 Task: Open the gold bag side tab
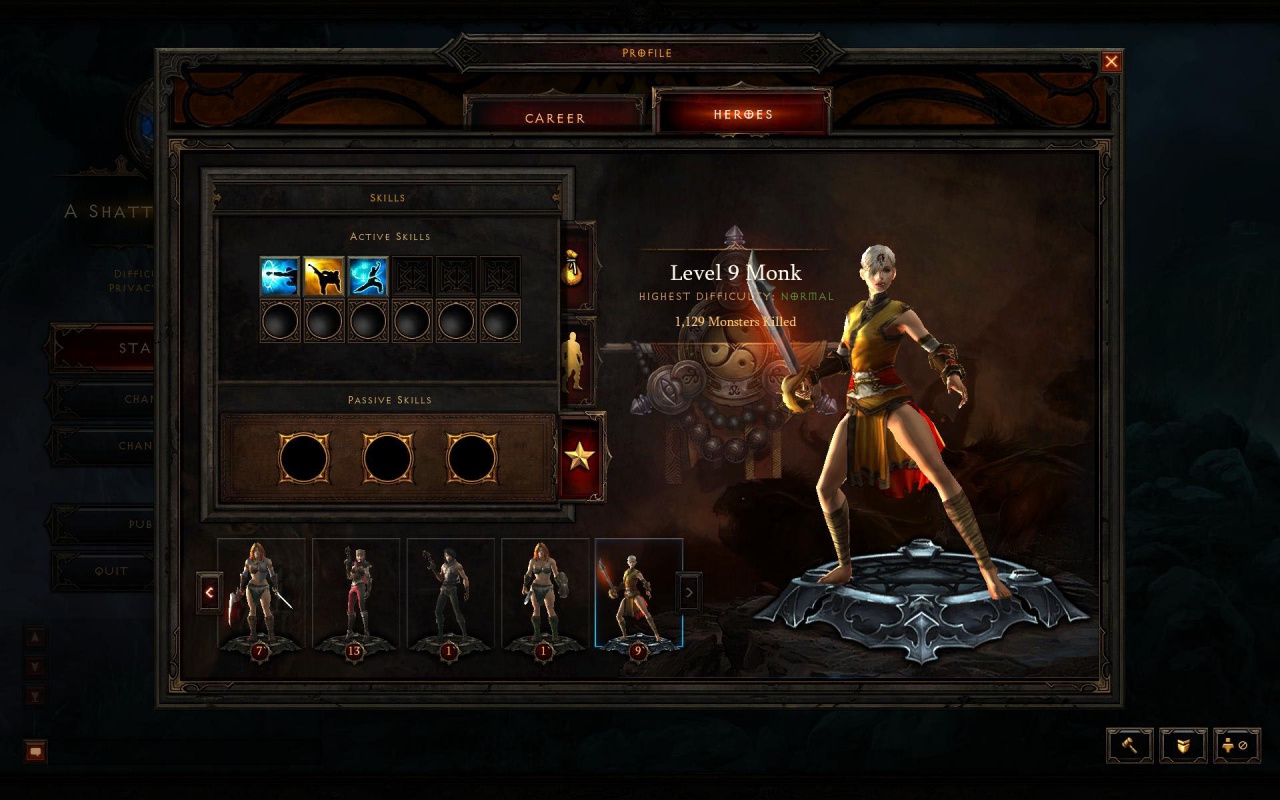(x=578, y=267)
